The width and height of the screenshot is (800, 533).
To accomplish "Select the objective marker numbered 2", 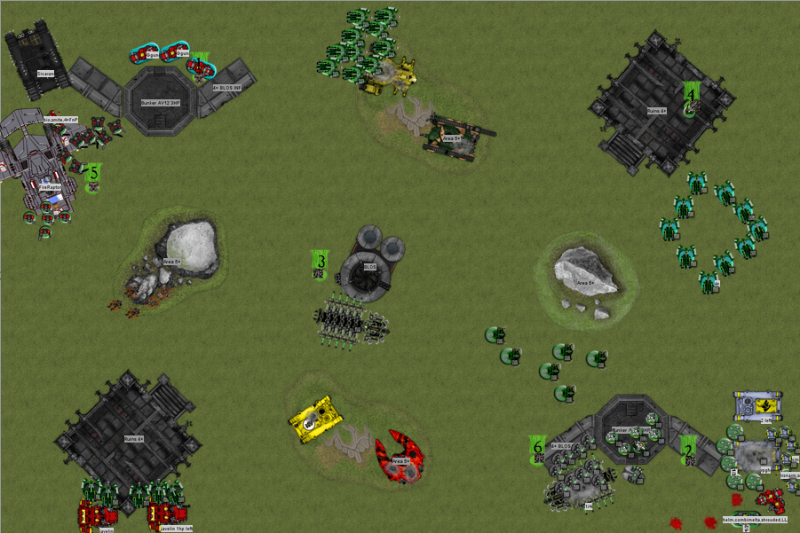I will [688, 450].
